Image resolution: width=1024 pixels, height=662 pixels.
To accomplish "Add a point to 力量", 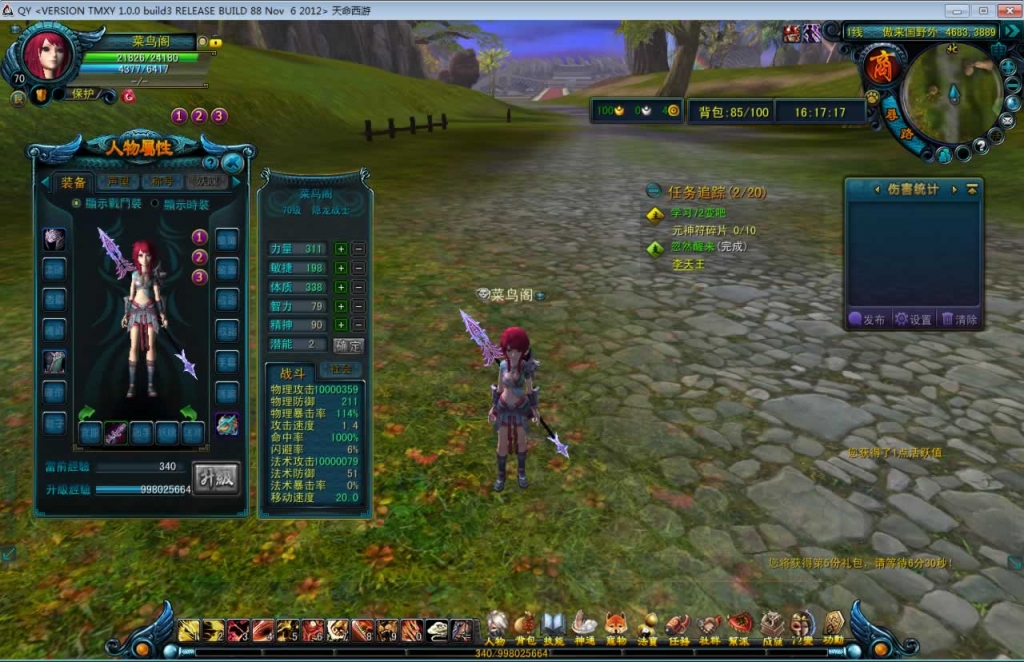I will [341, 249].
